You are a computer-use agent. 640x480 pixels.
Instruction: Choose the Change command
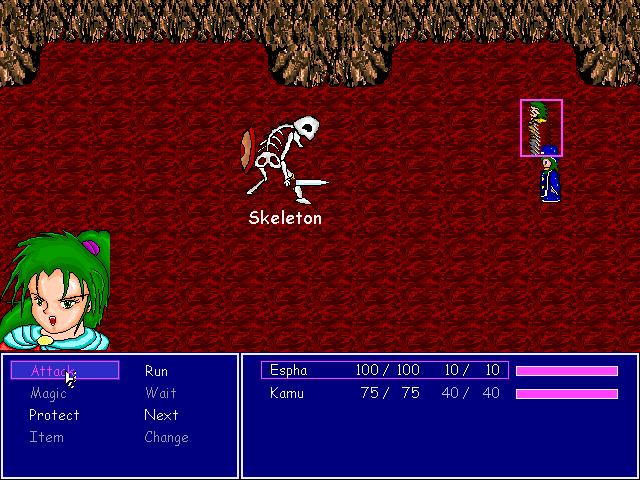click(166, 437)
